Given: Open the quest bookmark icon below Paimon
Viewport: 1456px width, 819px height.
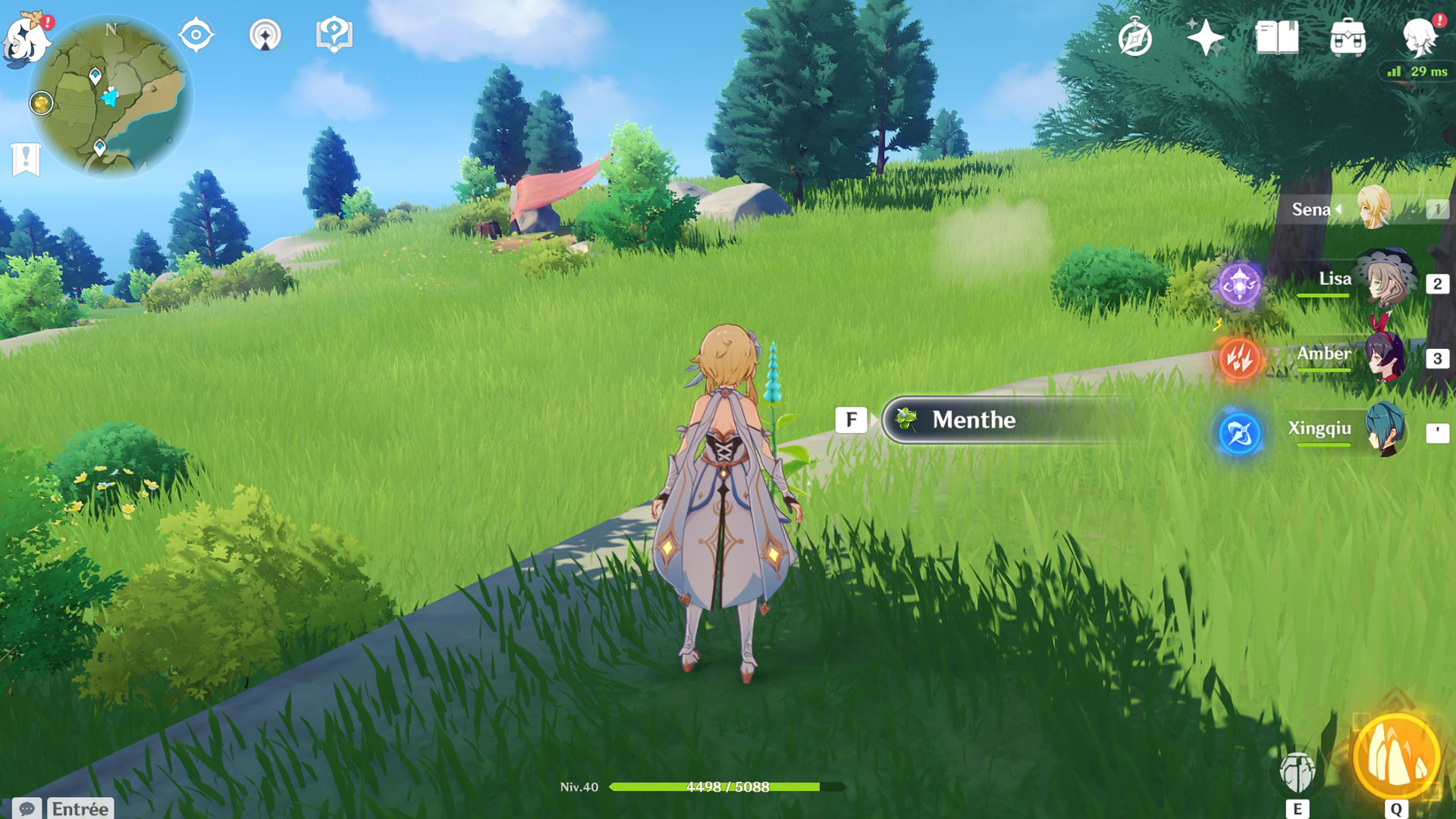Looking at the screenshot, I should 26,158.
